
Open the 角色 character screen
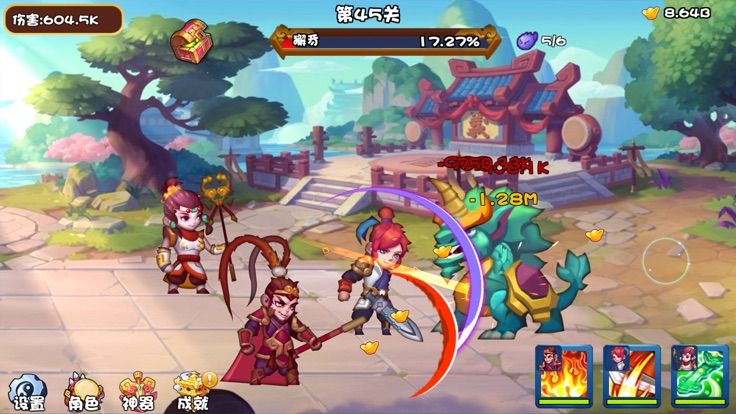click(83, 392)
